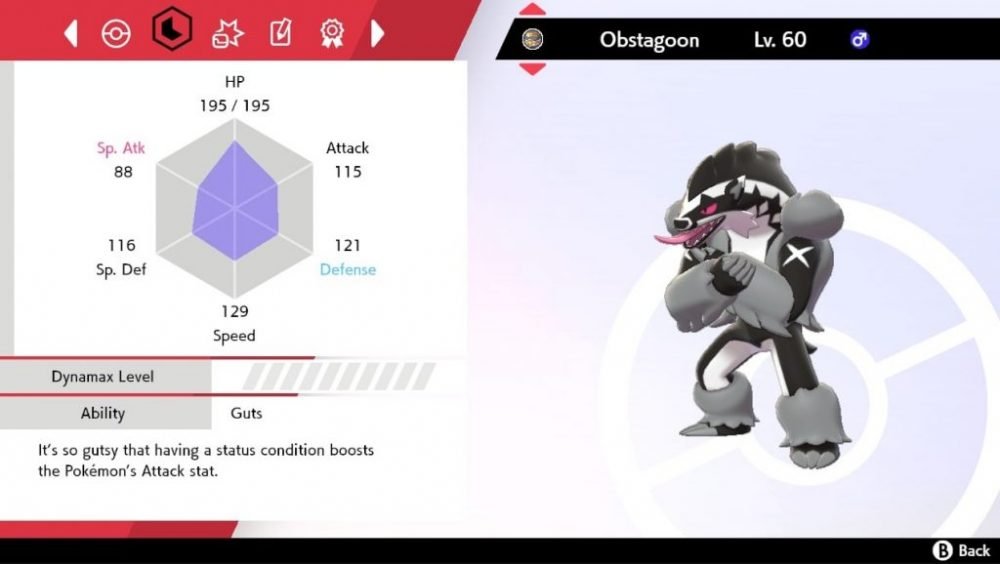Click the left arrow beside the tabs

71,34
